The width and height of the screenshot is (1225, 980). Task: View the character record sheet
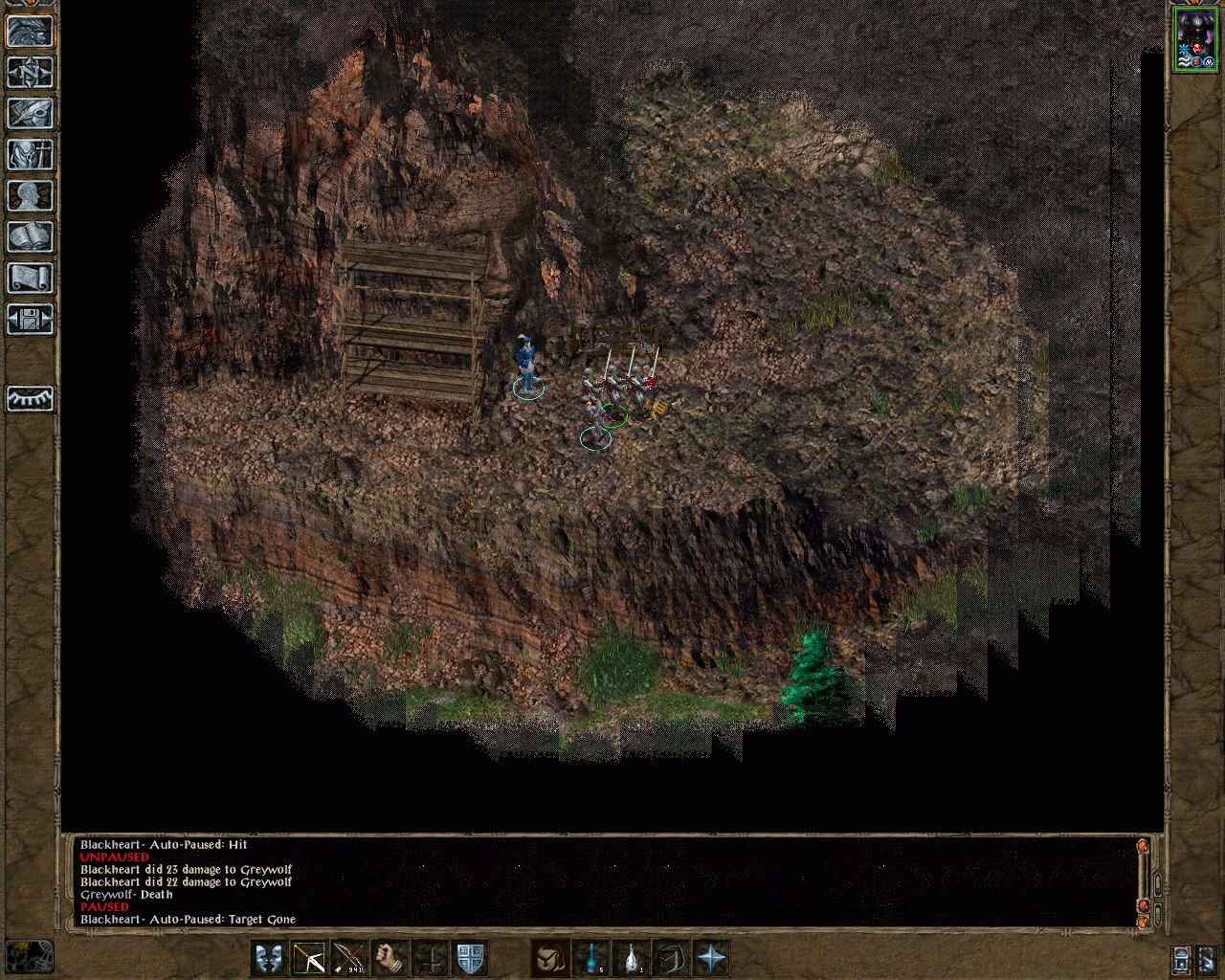(29, 194)
